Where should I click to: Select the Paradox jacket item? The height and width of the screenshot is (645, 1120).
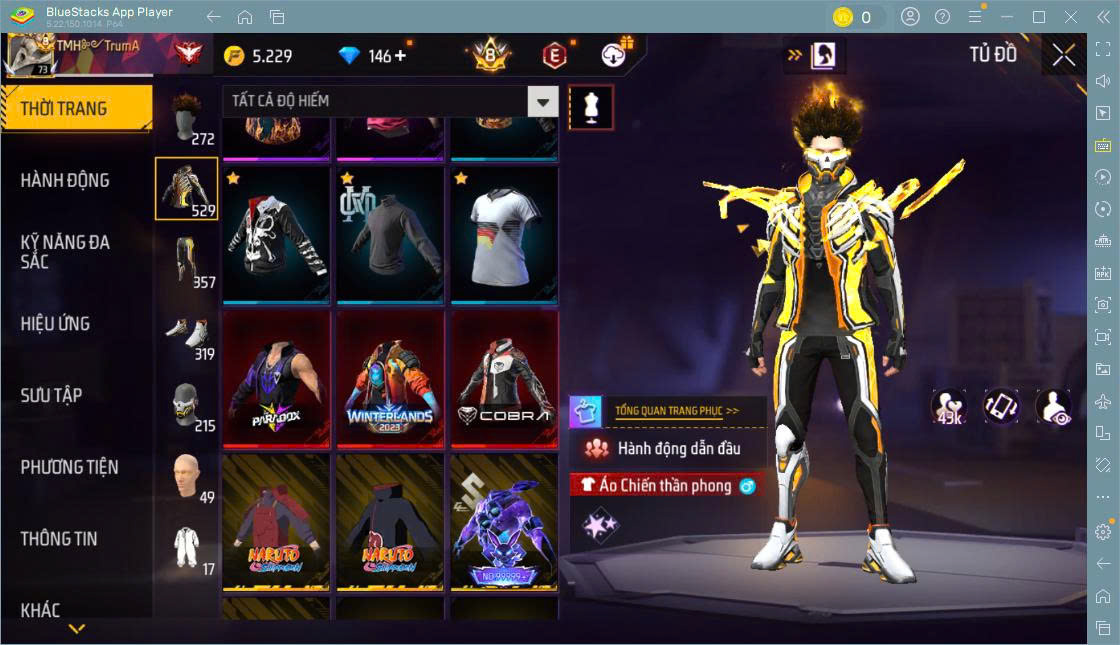coord(276,378)
